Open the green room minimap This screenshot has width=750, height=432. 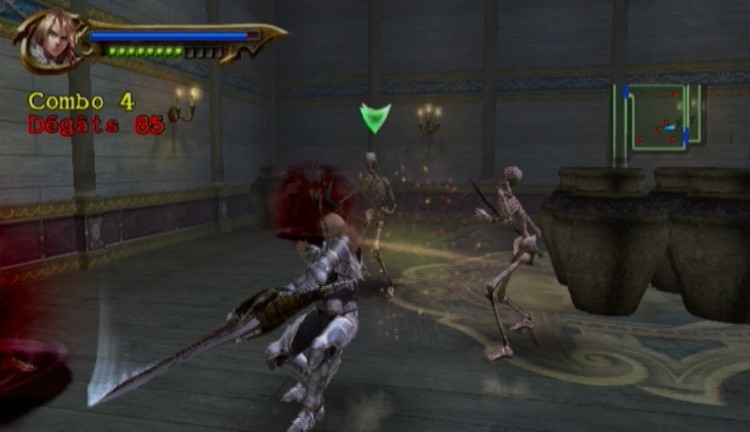click(x=656, y=120)
